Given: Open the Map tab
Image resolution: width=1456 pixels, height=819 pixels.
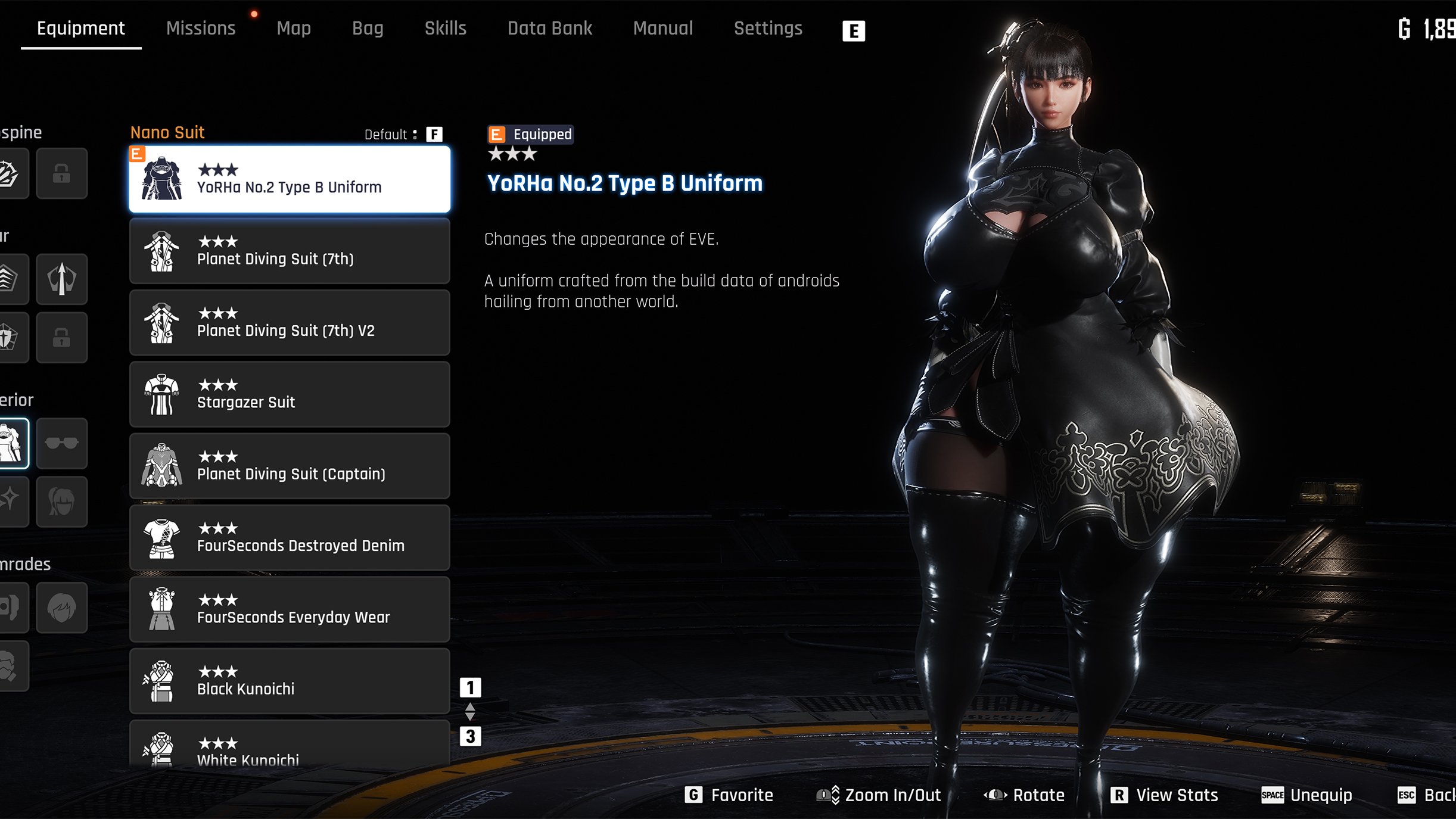Looking at the screenshot, I should click(294, 28).
